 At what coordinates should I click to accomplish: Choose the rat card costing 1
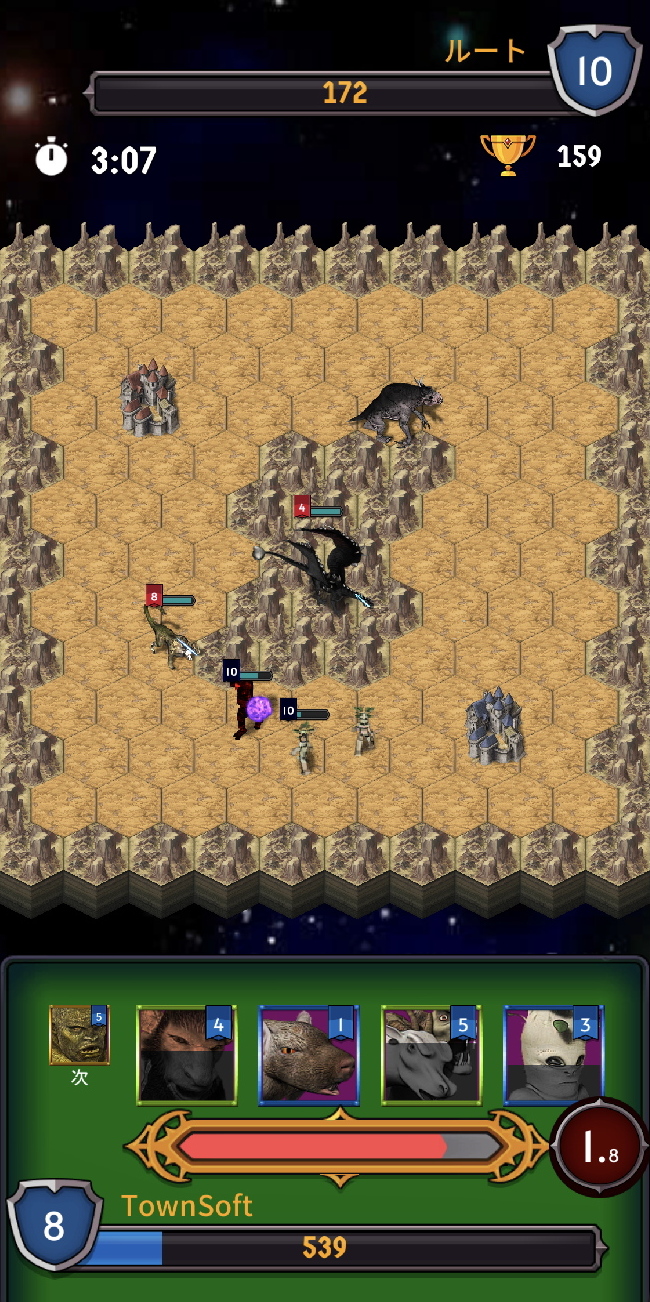coord(308,1055)
